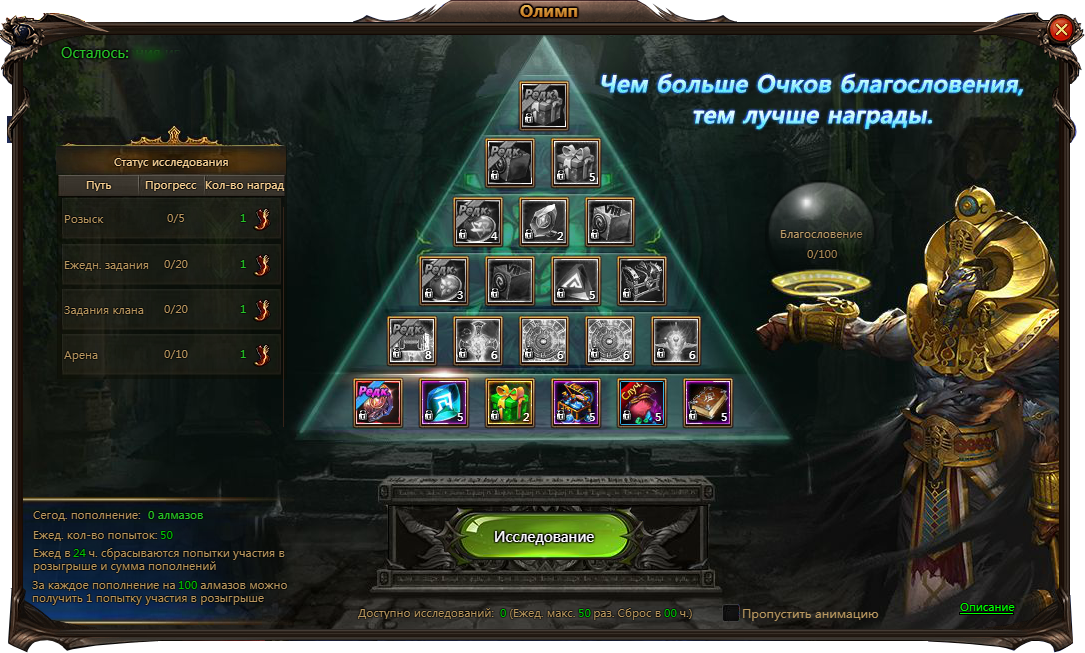Screen dimensions: 1085x653
Task: Select the Ежедн. задания path row
Action: (172, 264)
